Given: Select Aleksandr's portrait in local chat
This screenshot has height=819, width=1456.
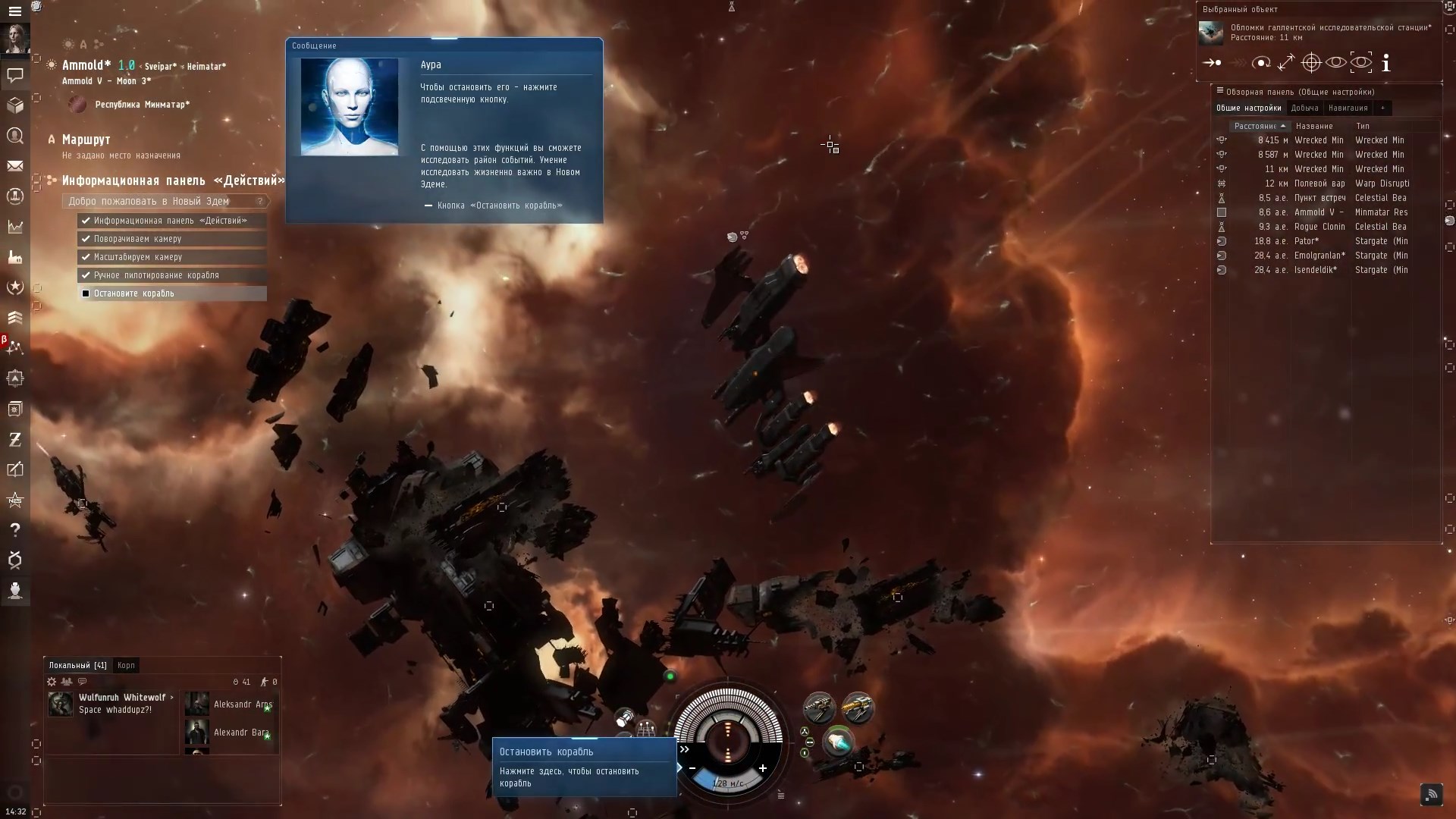Looking at the screenshot, I should (196, 704).
